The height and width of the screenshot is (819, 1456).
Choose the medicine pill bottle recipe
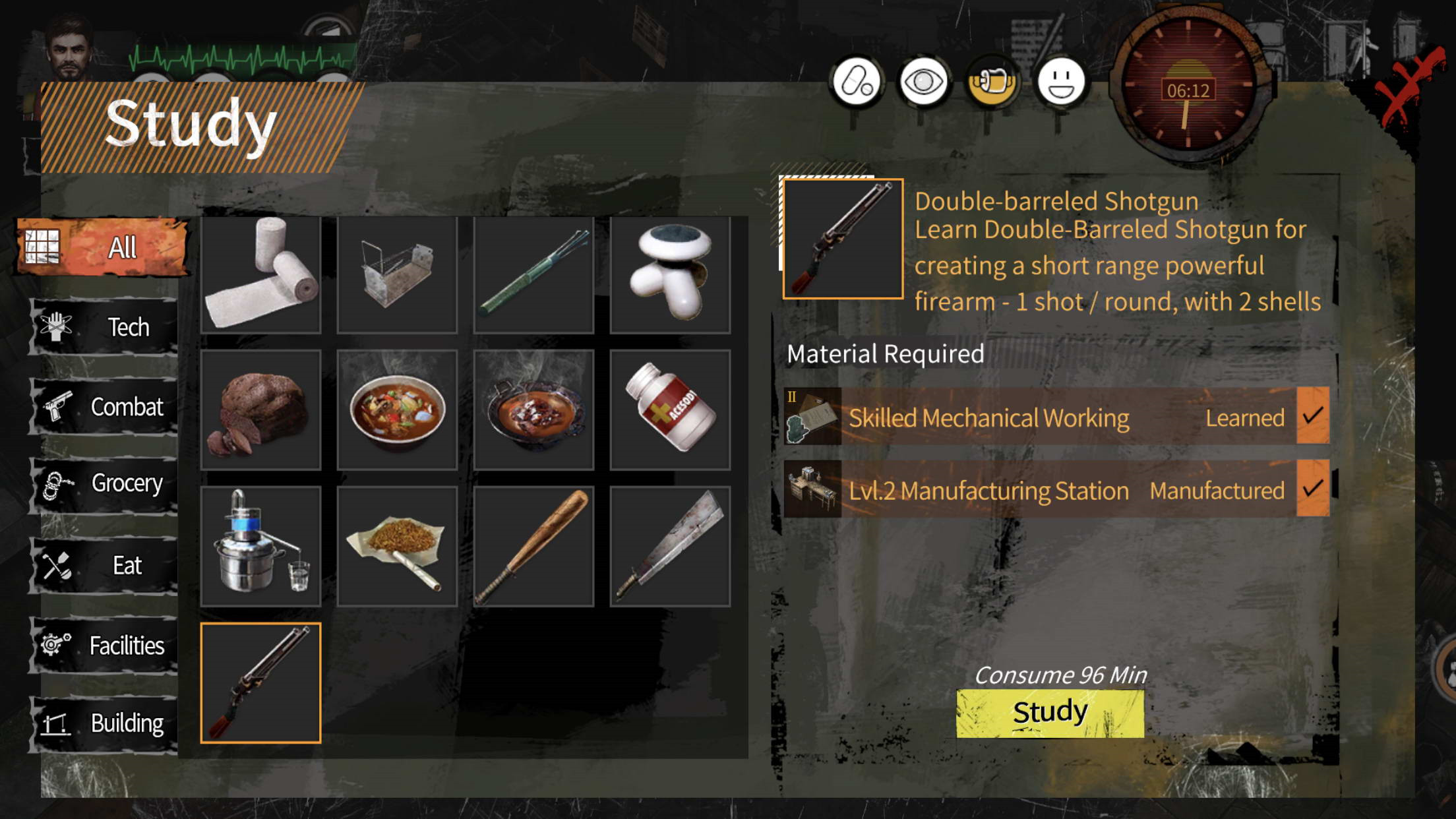tap(670, 410)
